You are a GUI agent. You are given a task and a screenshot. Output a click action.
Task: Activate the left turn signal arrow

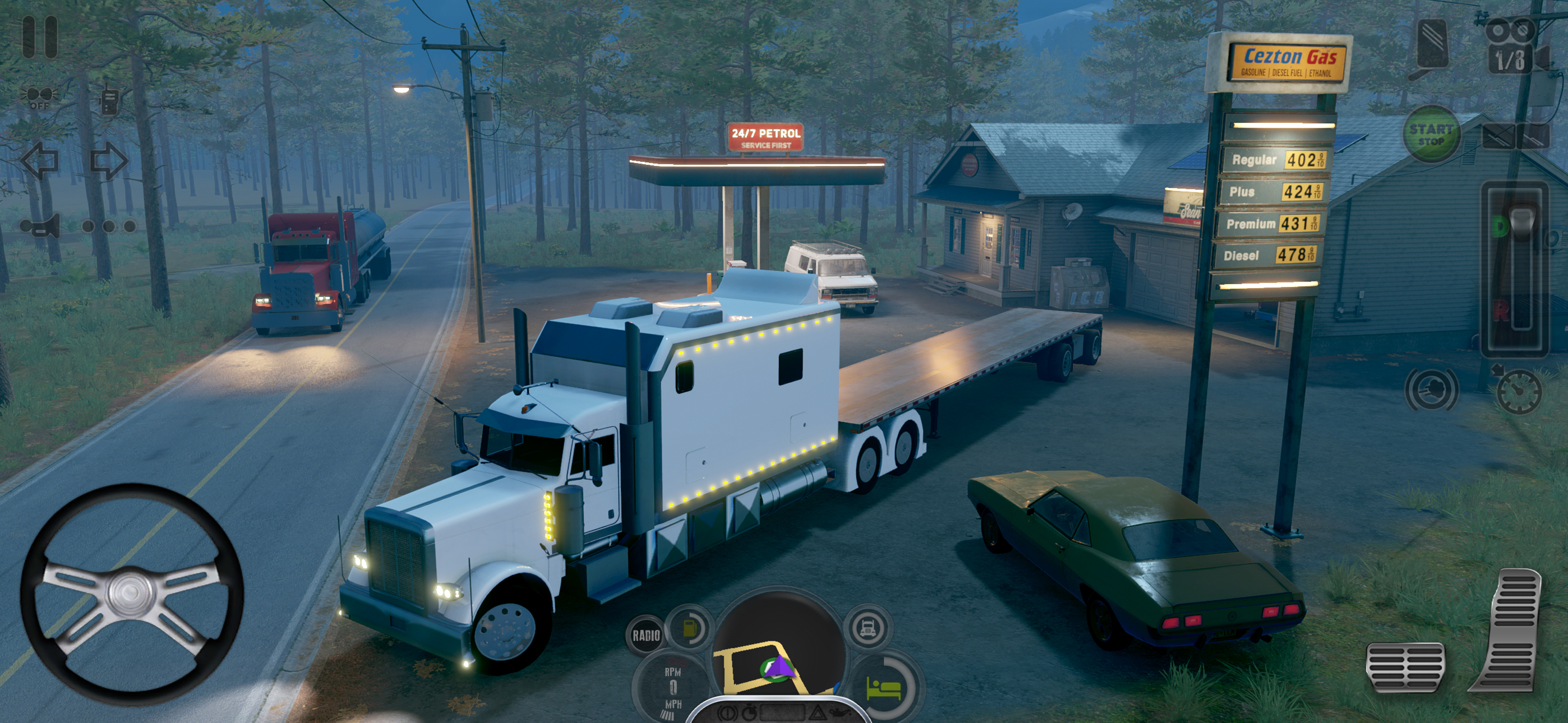tap(40, 161)
